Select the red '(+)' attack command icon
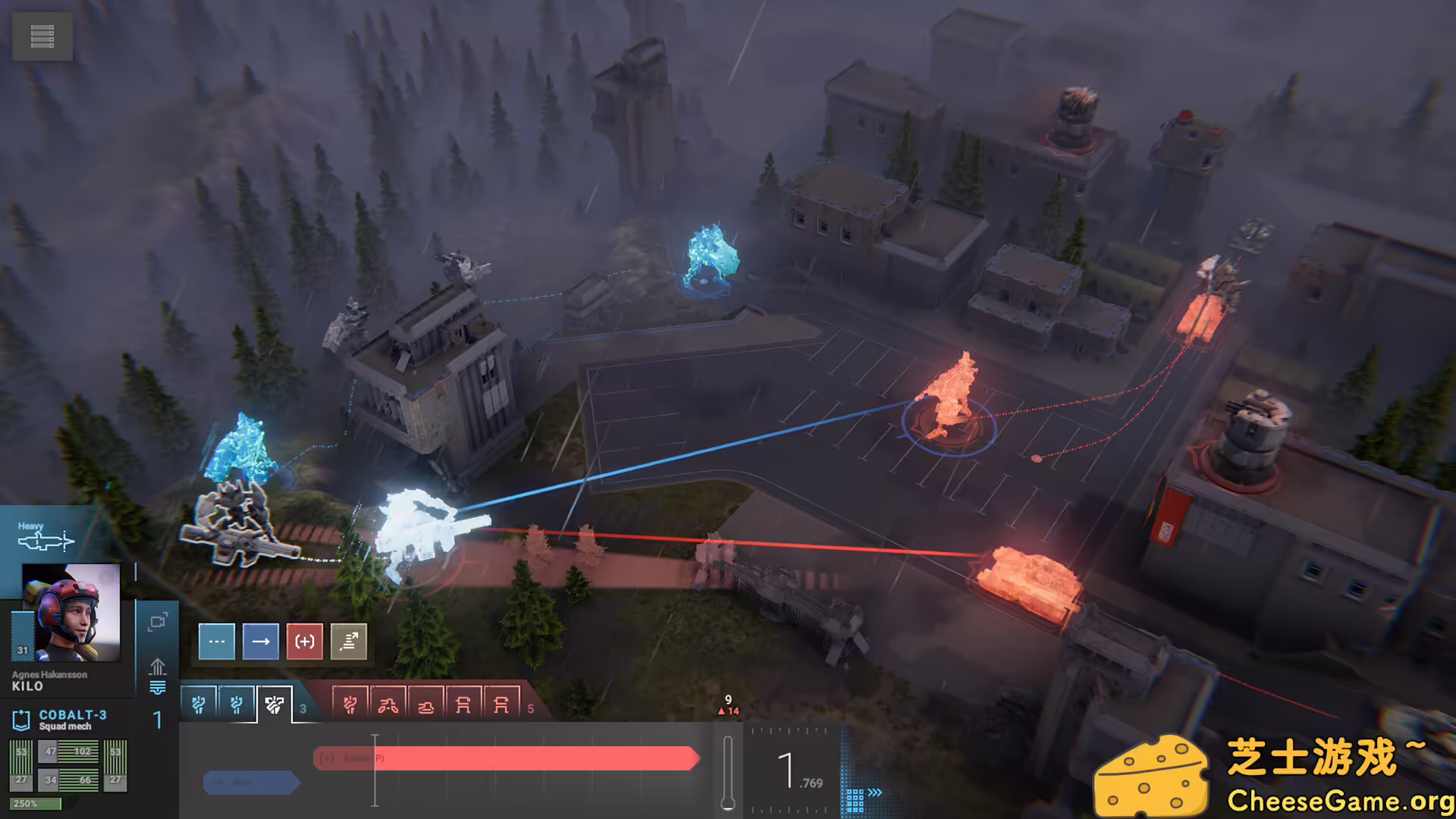 click(x=305, y=642)
